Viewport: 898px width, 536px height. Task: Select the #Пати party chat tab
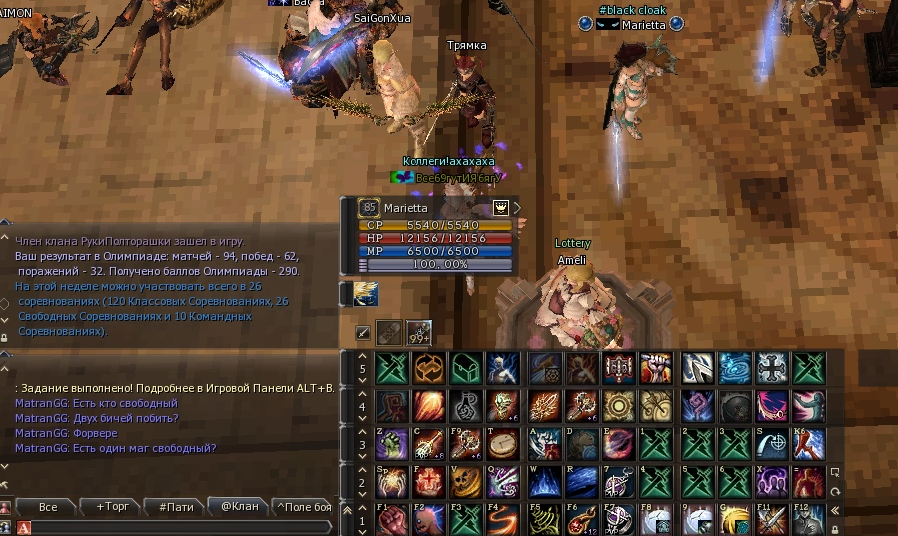coord(175,507)
